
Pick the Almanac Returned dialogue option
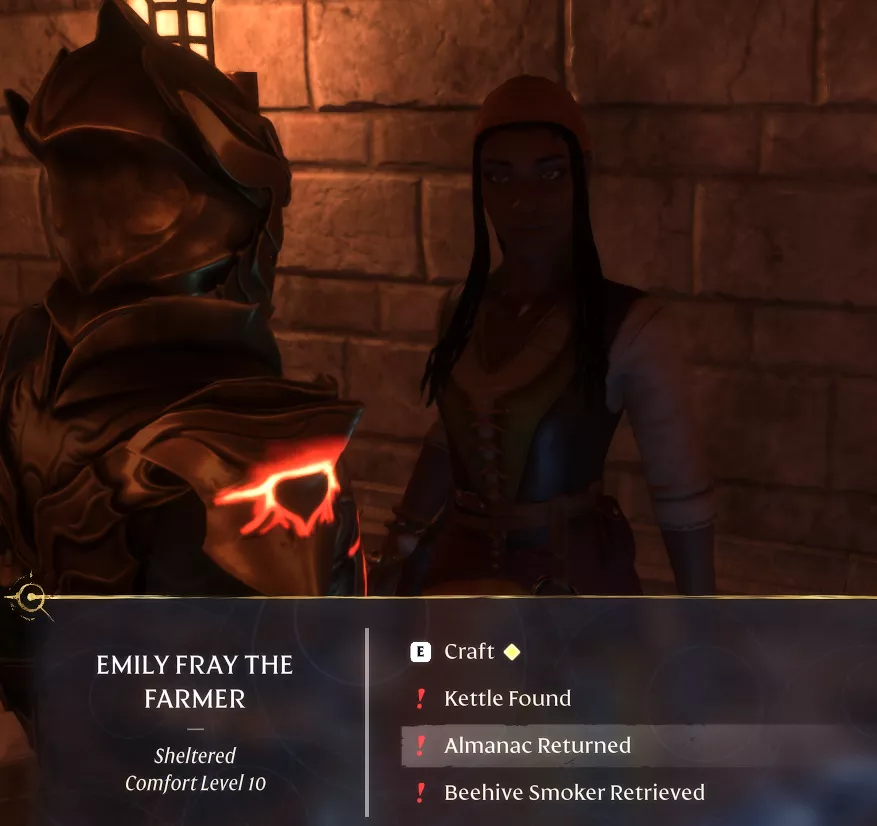537,746
